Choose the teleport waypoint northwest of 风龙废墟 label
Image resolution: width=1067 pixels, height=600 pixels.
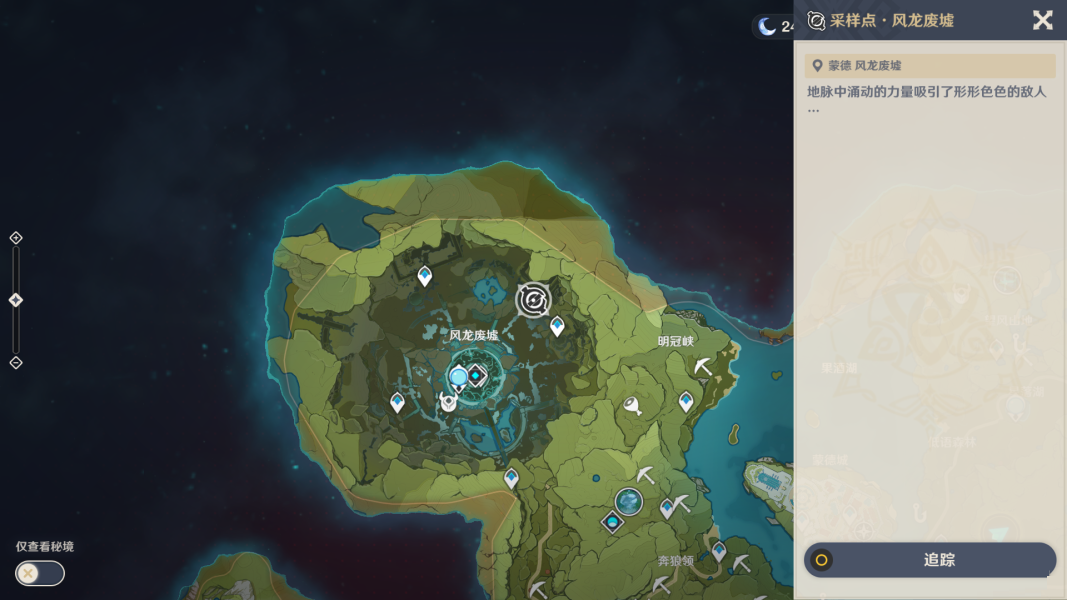[425, 275]
